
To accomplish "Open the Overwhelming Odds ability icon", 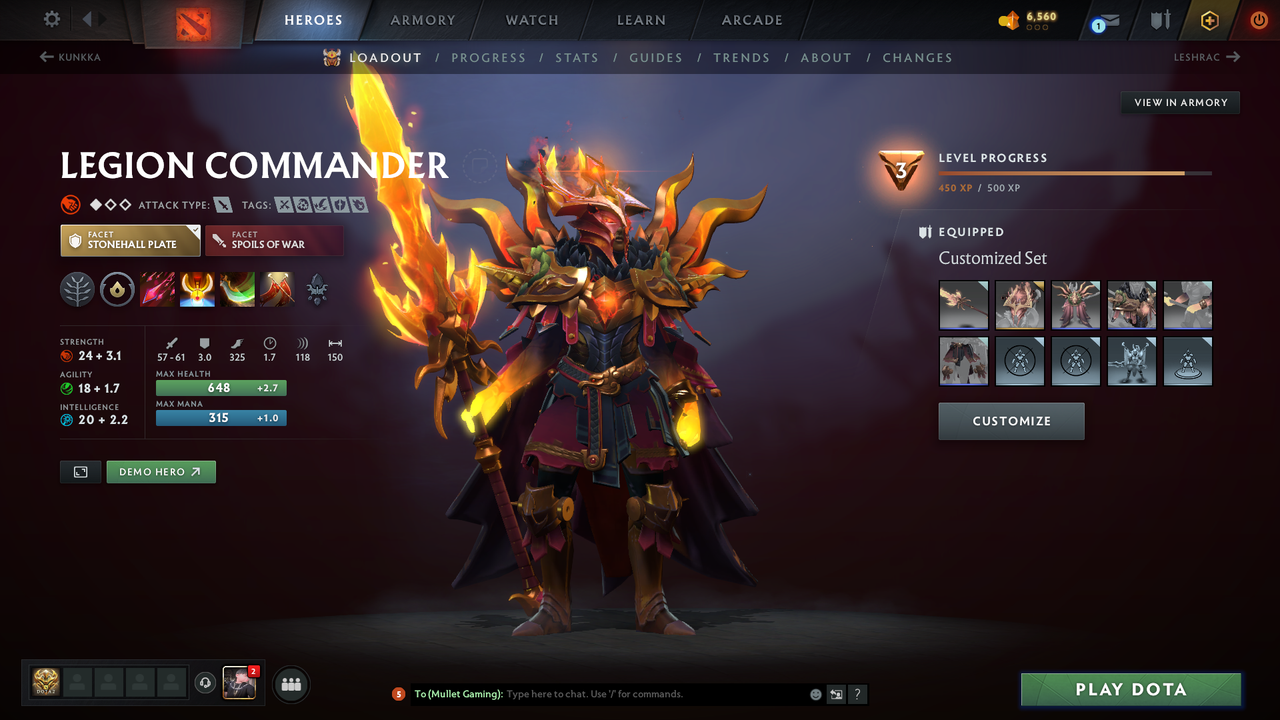I will coord(157,290).
